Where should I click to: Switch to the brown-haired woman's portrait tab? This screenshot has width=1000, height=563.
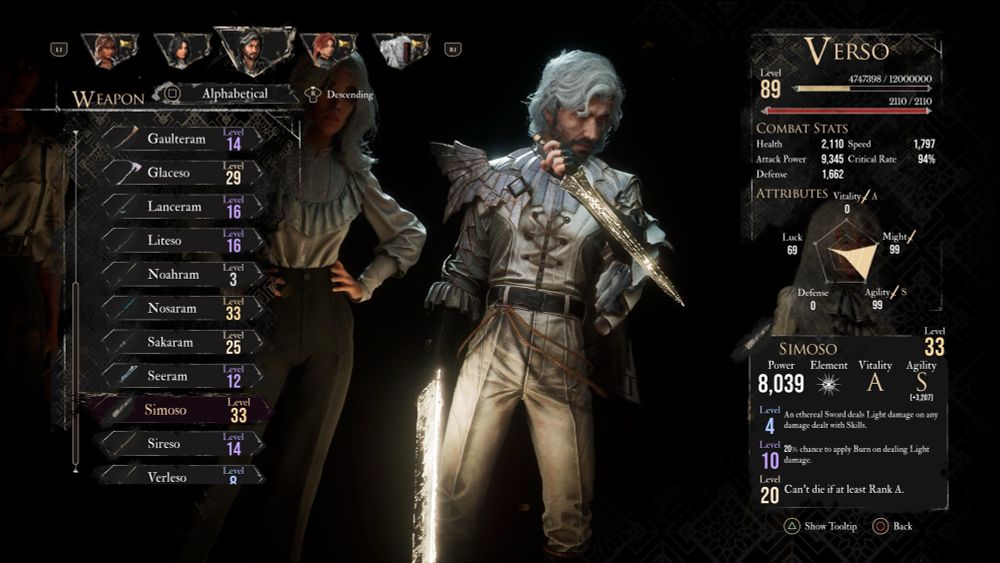click(x=109, y=50)
